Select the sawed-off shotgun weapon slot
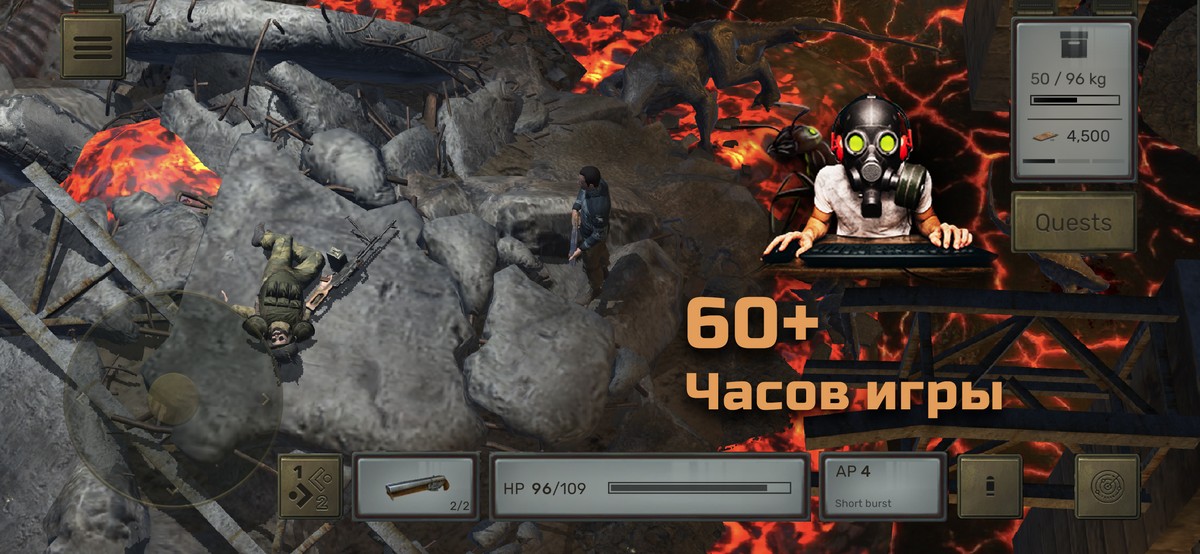This screenshot has width=1200, height=554. coord(416,487)
